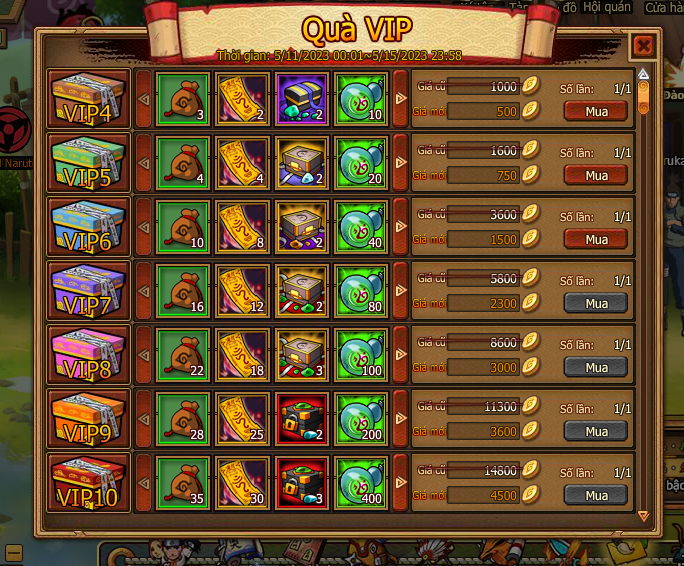Close the Quà VIP window

click(x=643, y=46)
